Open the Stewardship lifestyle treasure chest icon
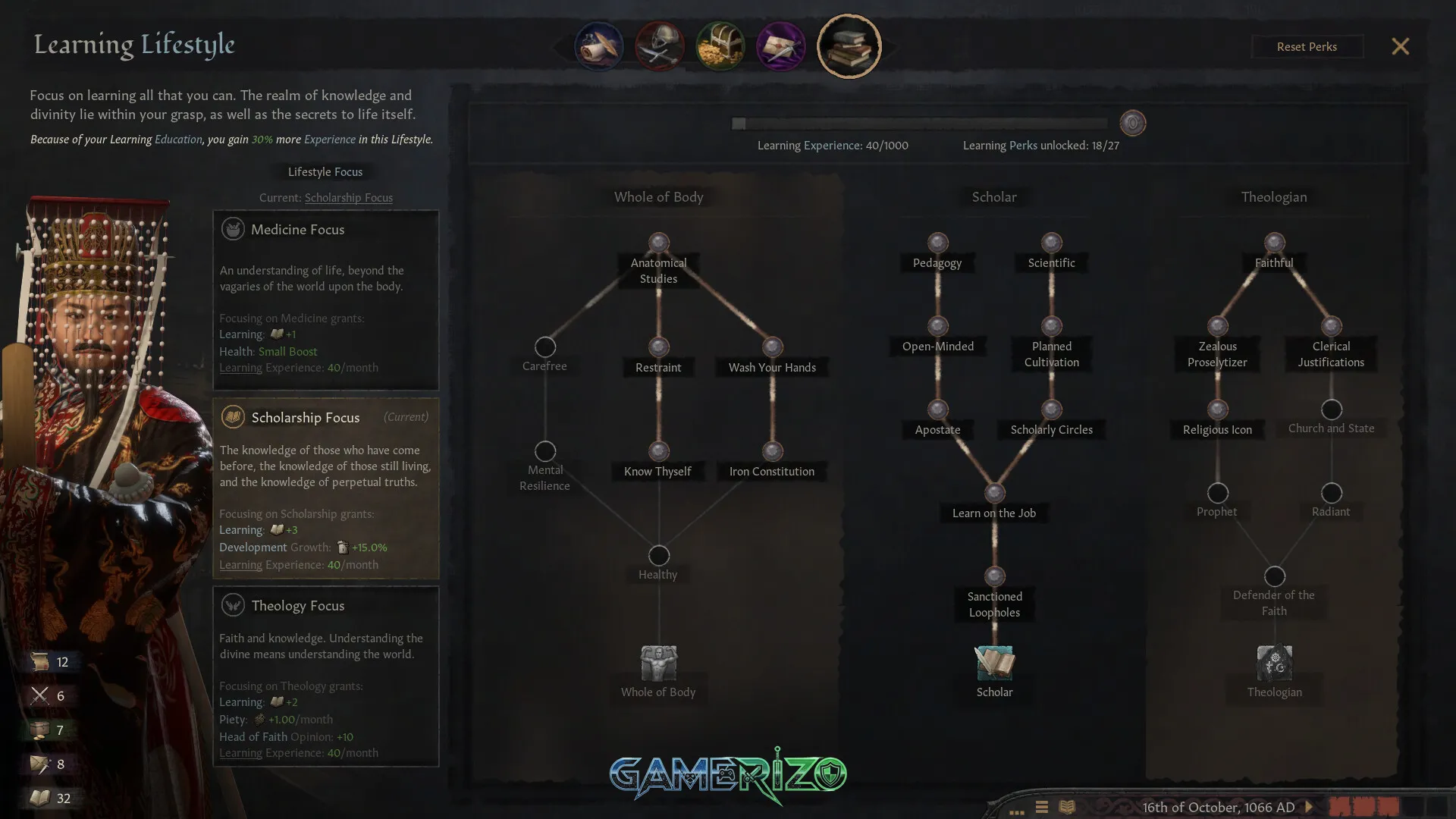The image size is (1456, 819). pyautogui.click(x=720, y=45)
